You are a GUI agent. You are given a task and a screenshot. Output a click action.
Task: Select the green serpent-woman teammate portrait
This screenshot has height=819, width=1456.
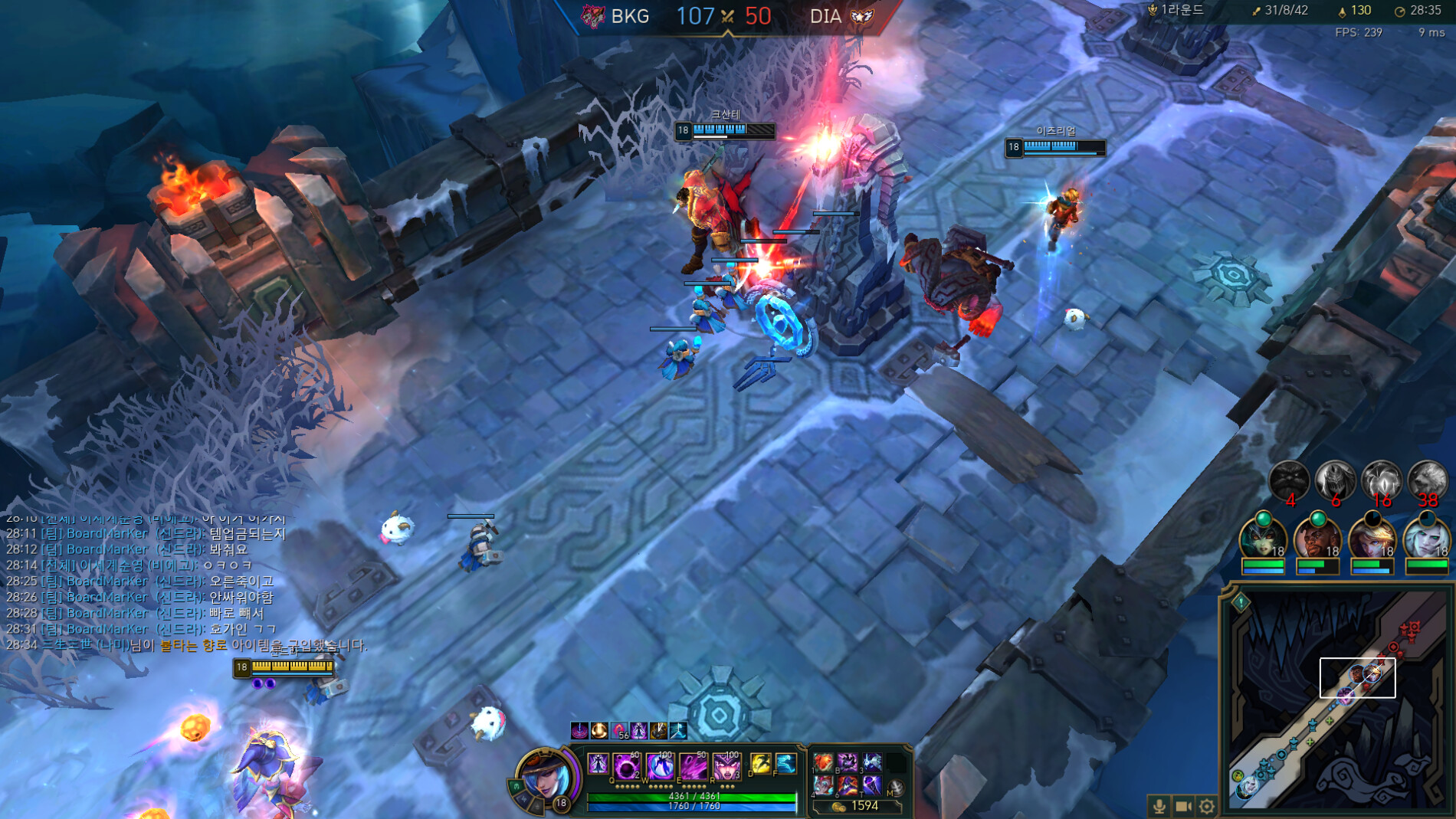[x=1262, y=538]
